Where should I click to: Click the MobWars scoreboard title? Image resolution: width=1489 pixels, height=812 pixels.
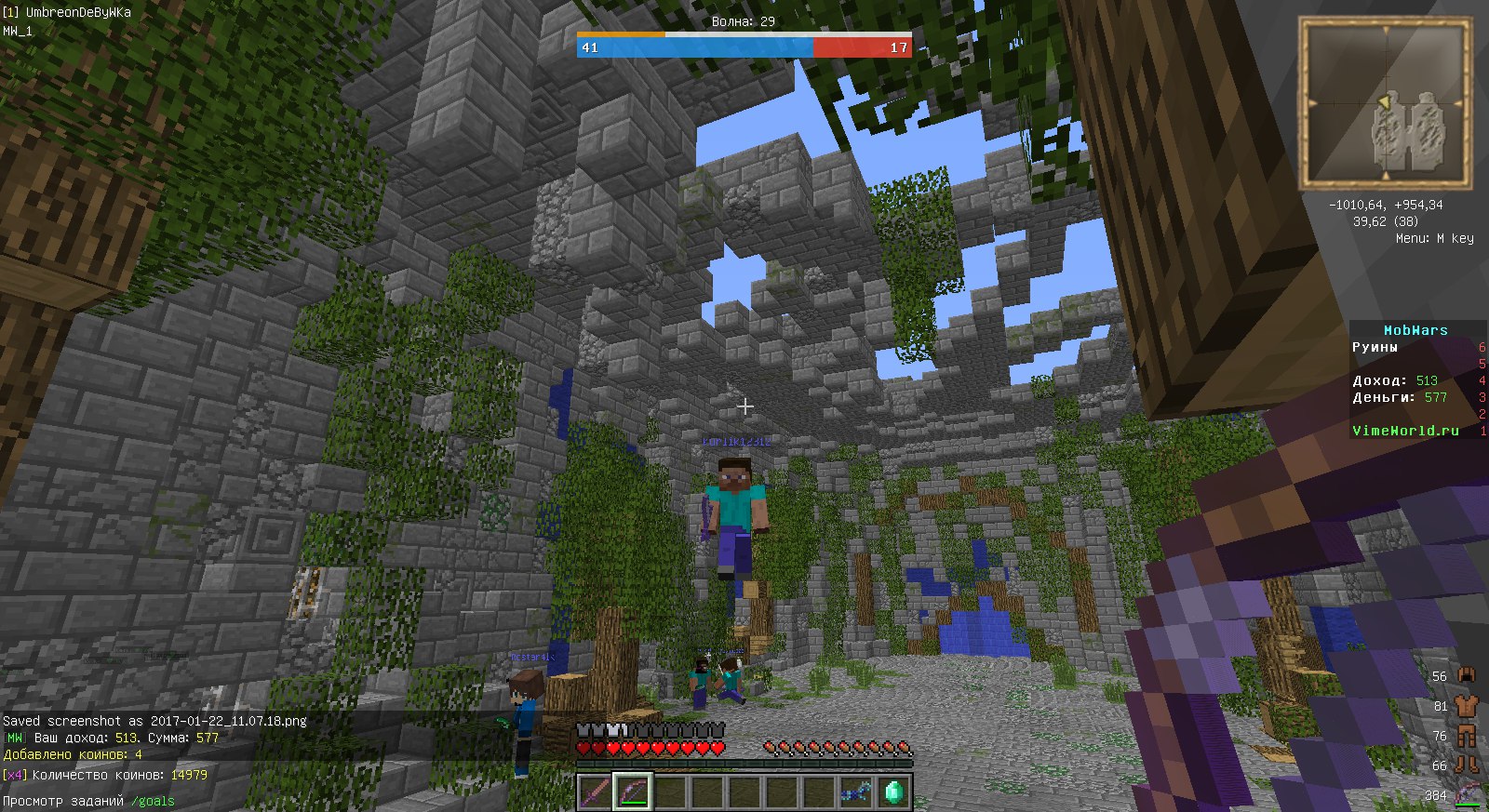(1415, 330)
